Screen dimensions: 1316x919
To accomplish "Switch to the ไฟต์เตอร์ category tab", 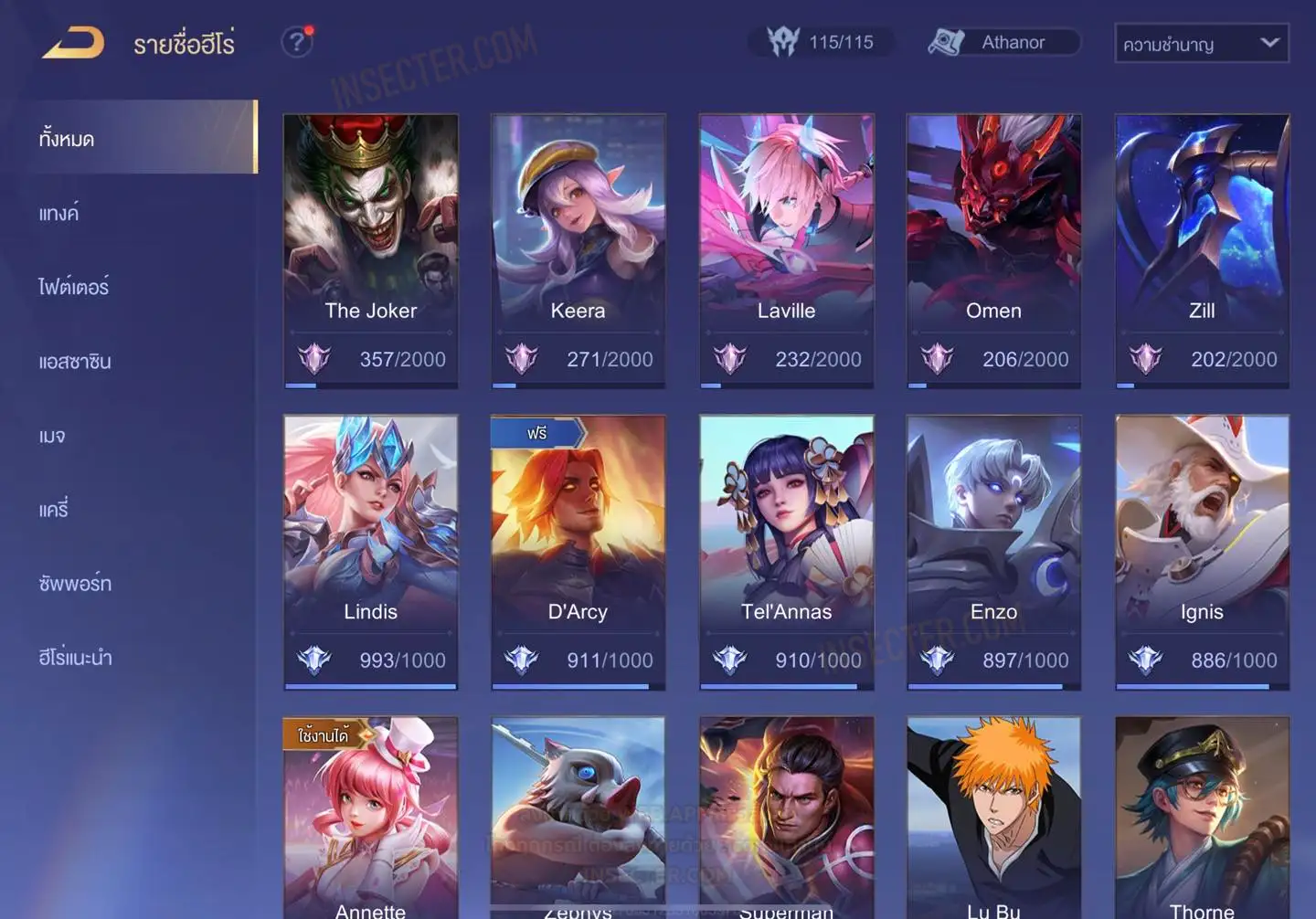I will coord(74,287).
